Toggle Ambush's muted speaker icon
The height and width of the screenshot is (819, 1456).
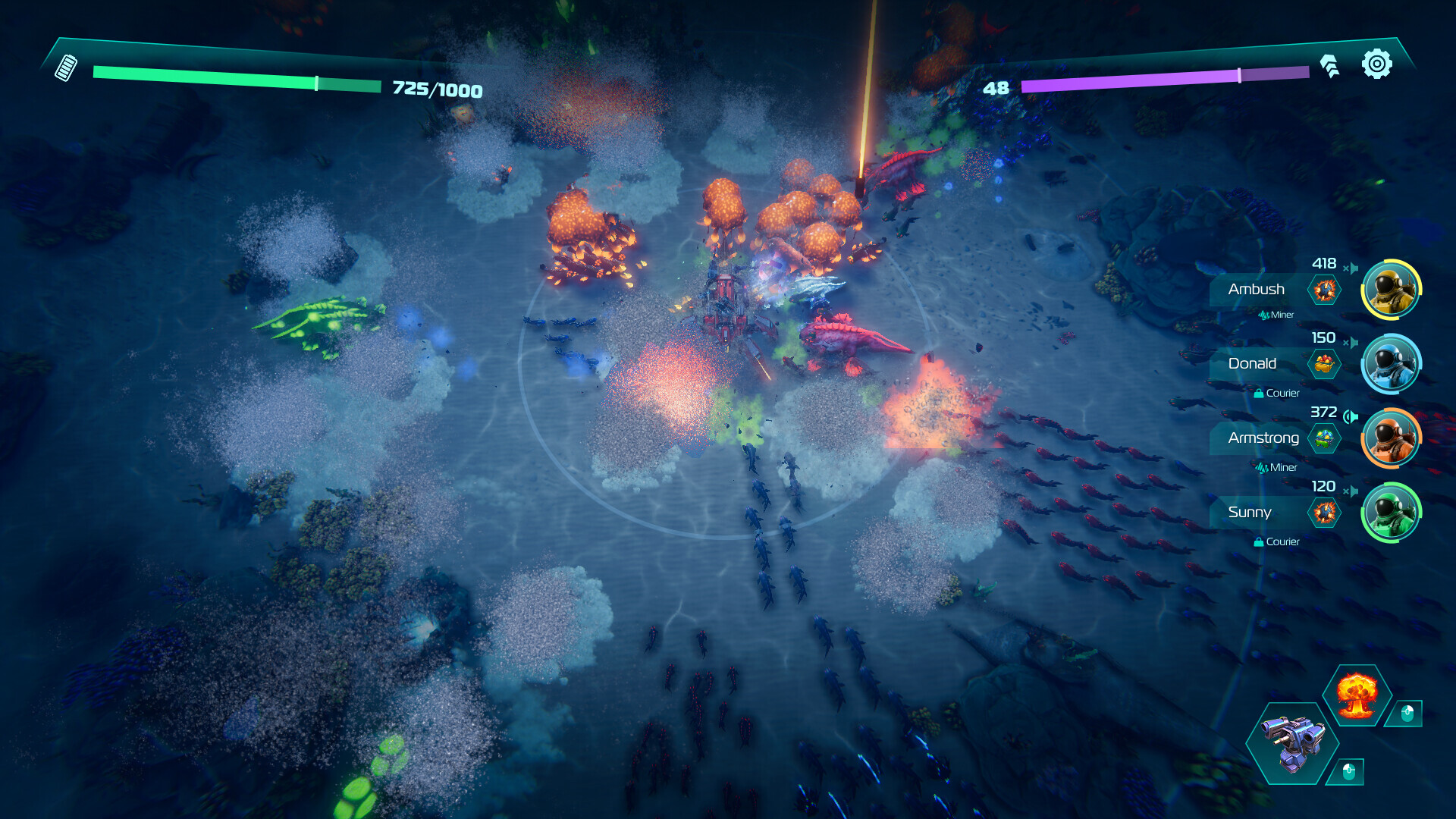tap(1351, 268)
